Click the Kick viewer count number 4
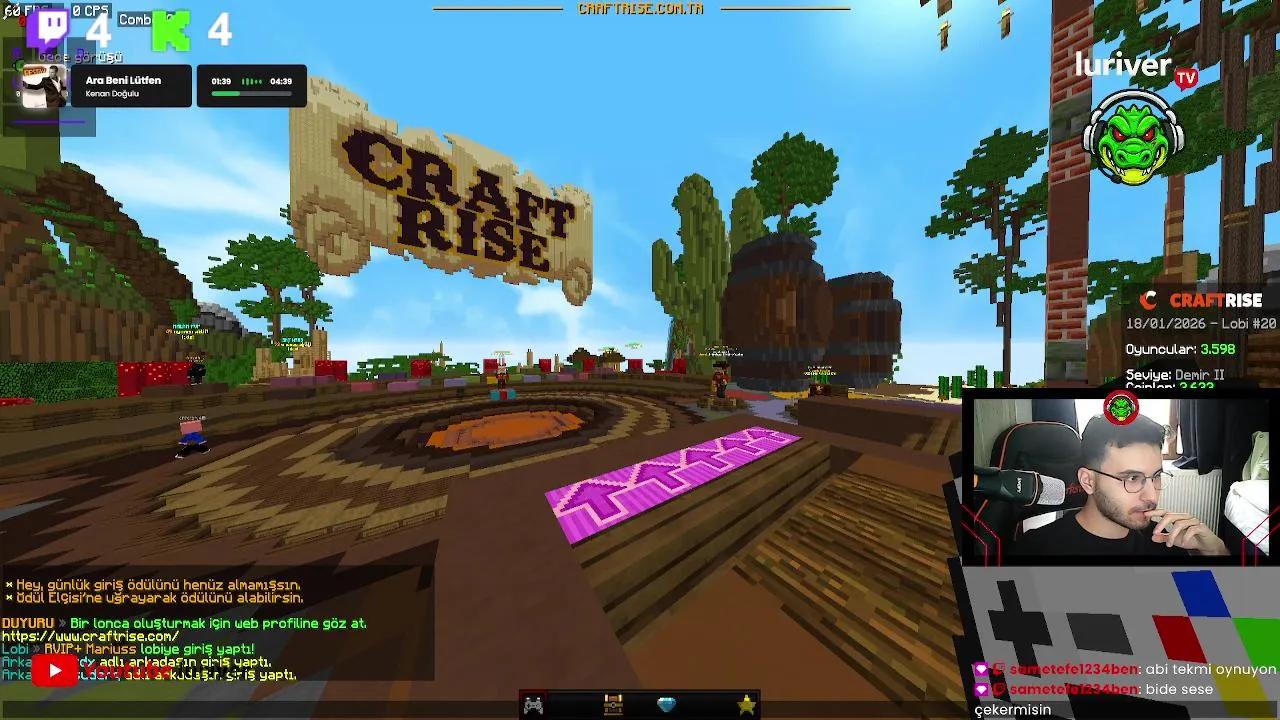1280x720 pixels. (x=221, y=31)
